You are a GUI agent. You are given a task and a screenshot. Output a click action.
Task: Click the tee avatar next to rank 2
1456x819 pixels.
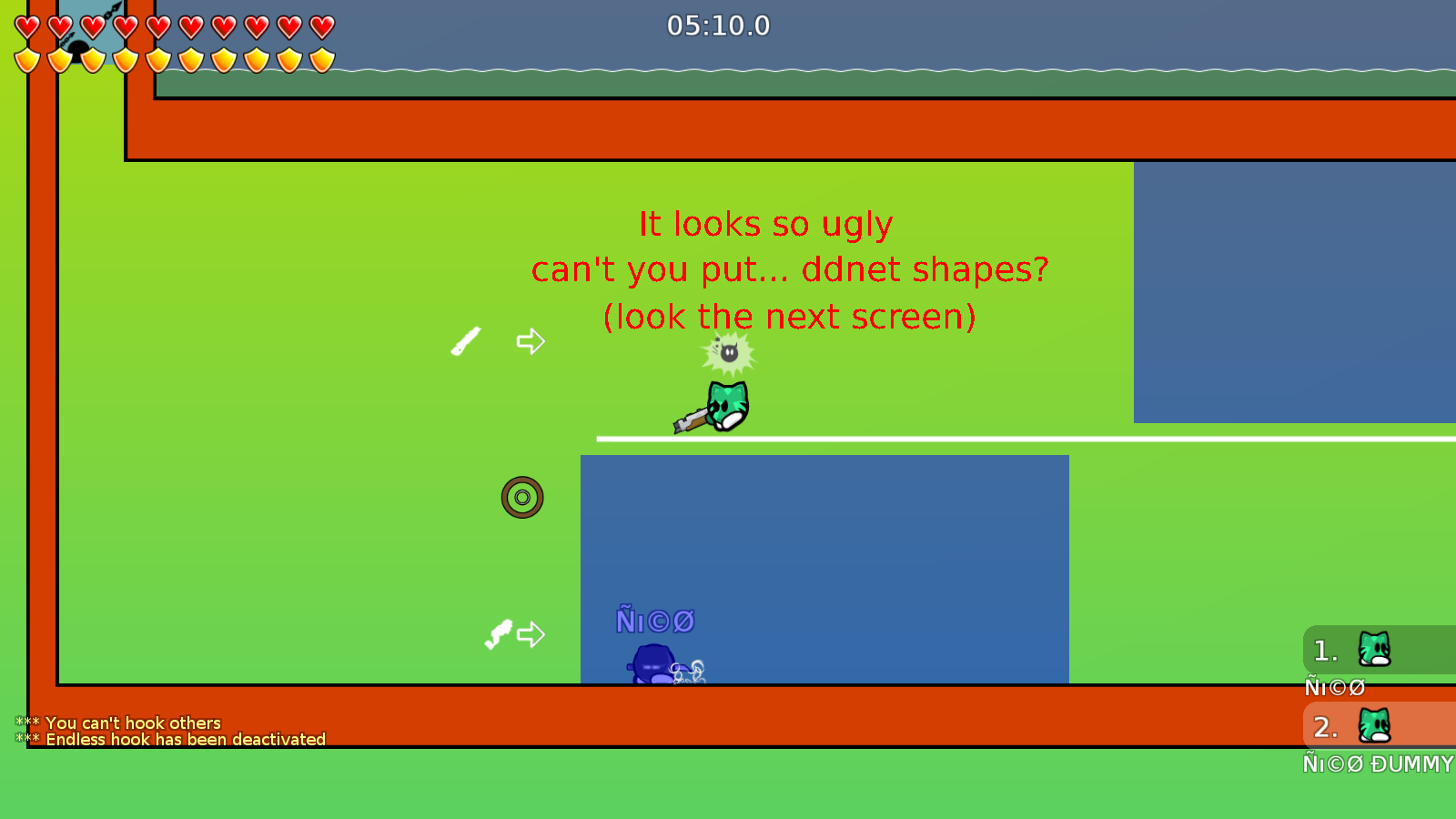[x=1372, y=727]
